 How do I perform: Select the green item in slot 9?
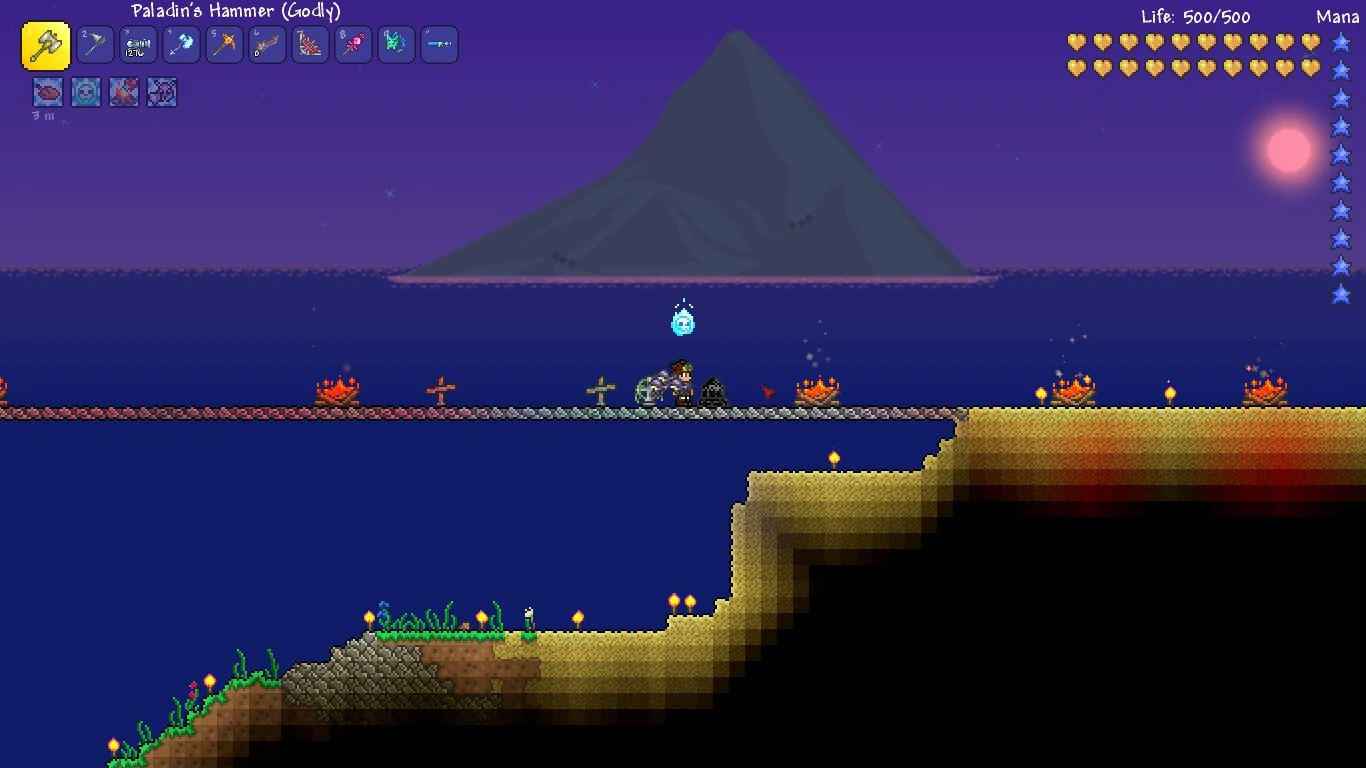point(396,45)
